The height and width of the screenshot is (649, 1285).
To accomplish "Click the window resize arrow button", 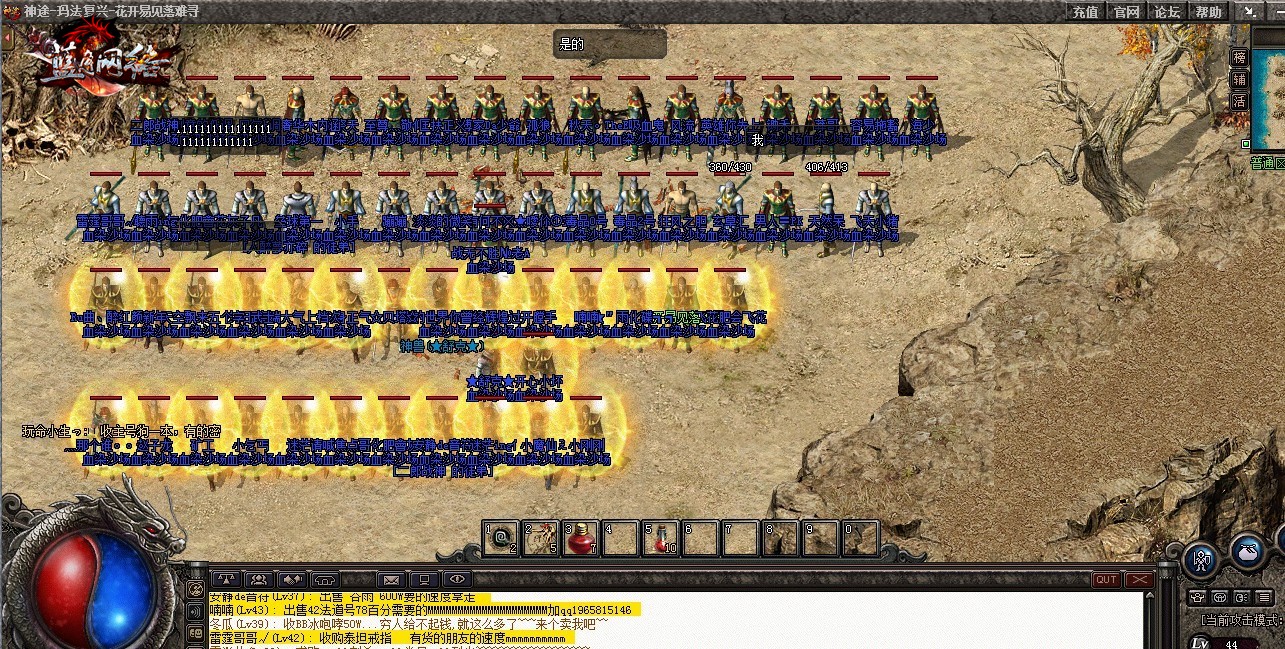I will (1248, 12).
